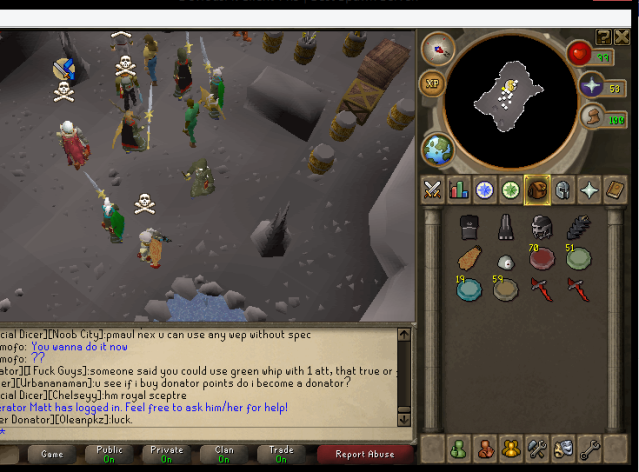
Task: Activate the quick-prayer orb
Action: (591, 86)
